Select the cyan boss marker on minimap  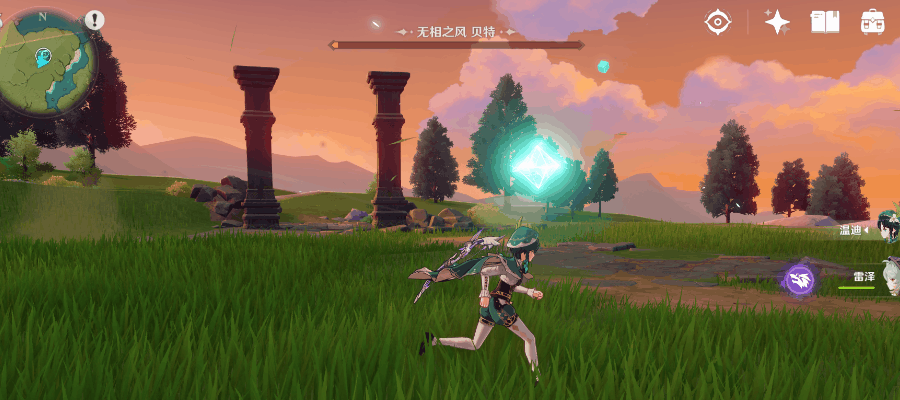tap(43, 58)
